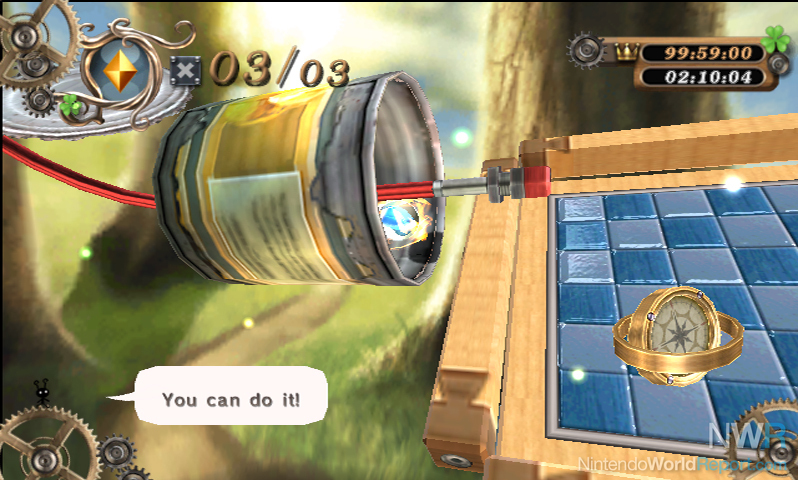Tap the "You can do it!" speech bubble
The height and width of the screenshot is (480, 798).
pos(230,397)
